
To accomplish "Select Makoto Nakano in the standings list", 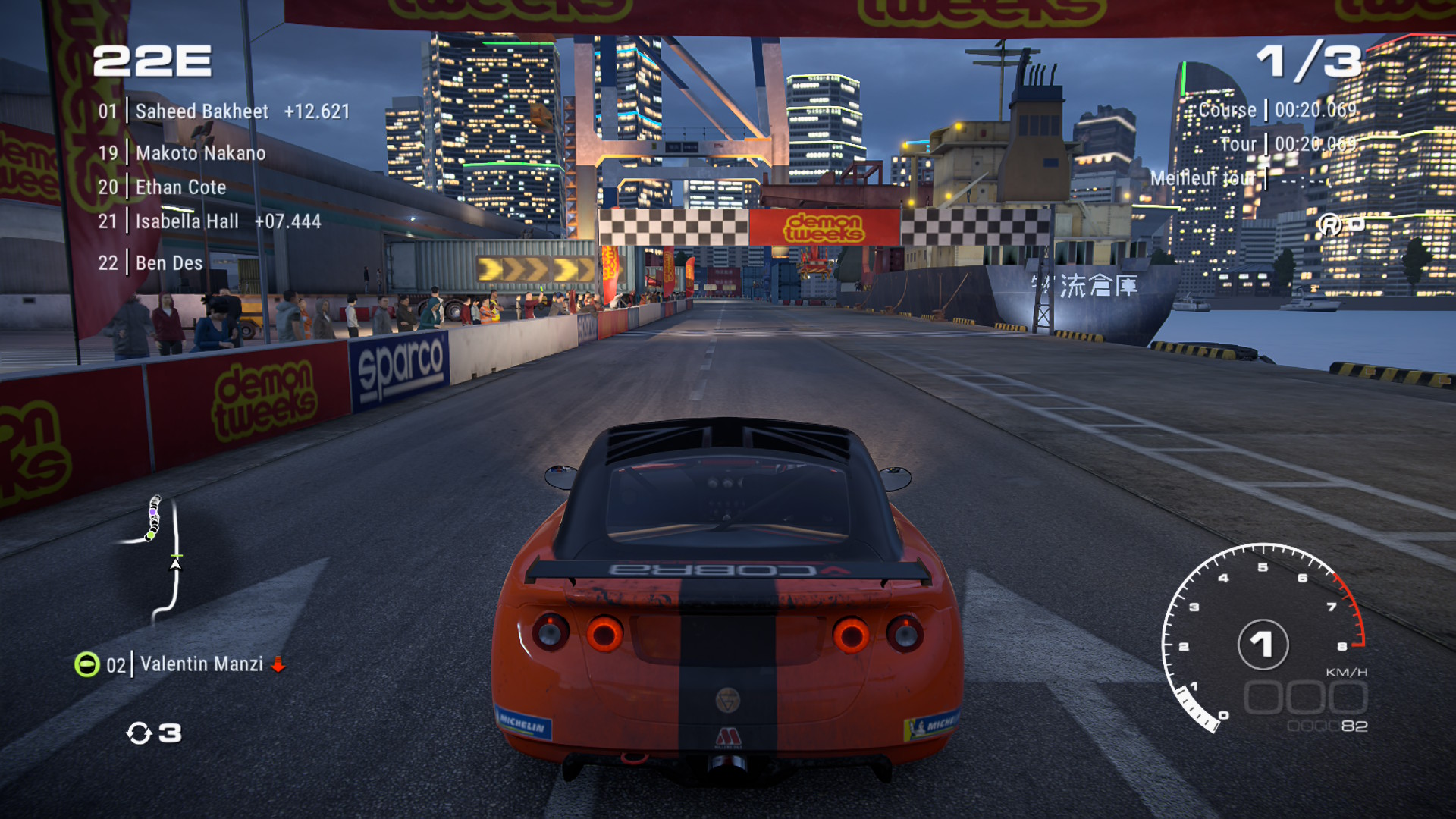I will click(x=199, y=152).
